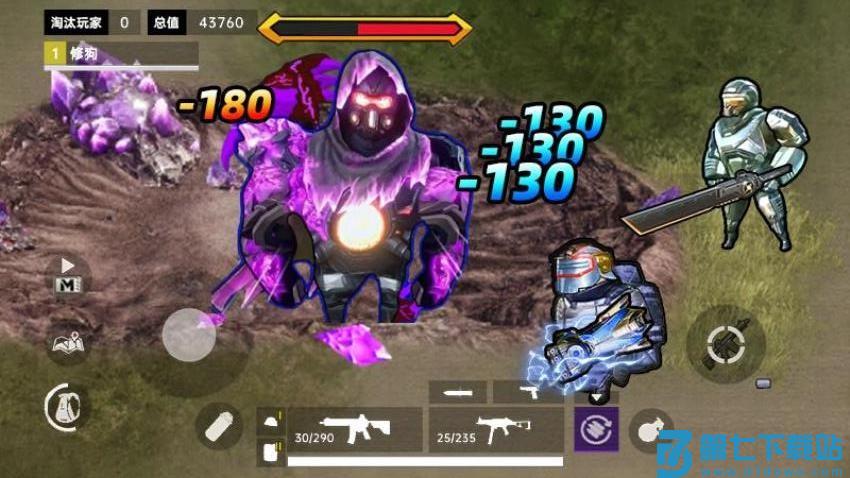This screenshot has width=850, height=478.
Task: Equip the melee knife slot
Action: pyautogui.click(x=458, y=392)
